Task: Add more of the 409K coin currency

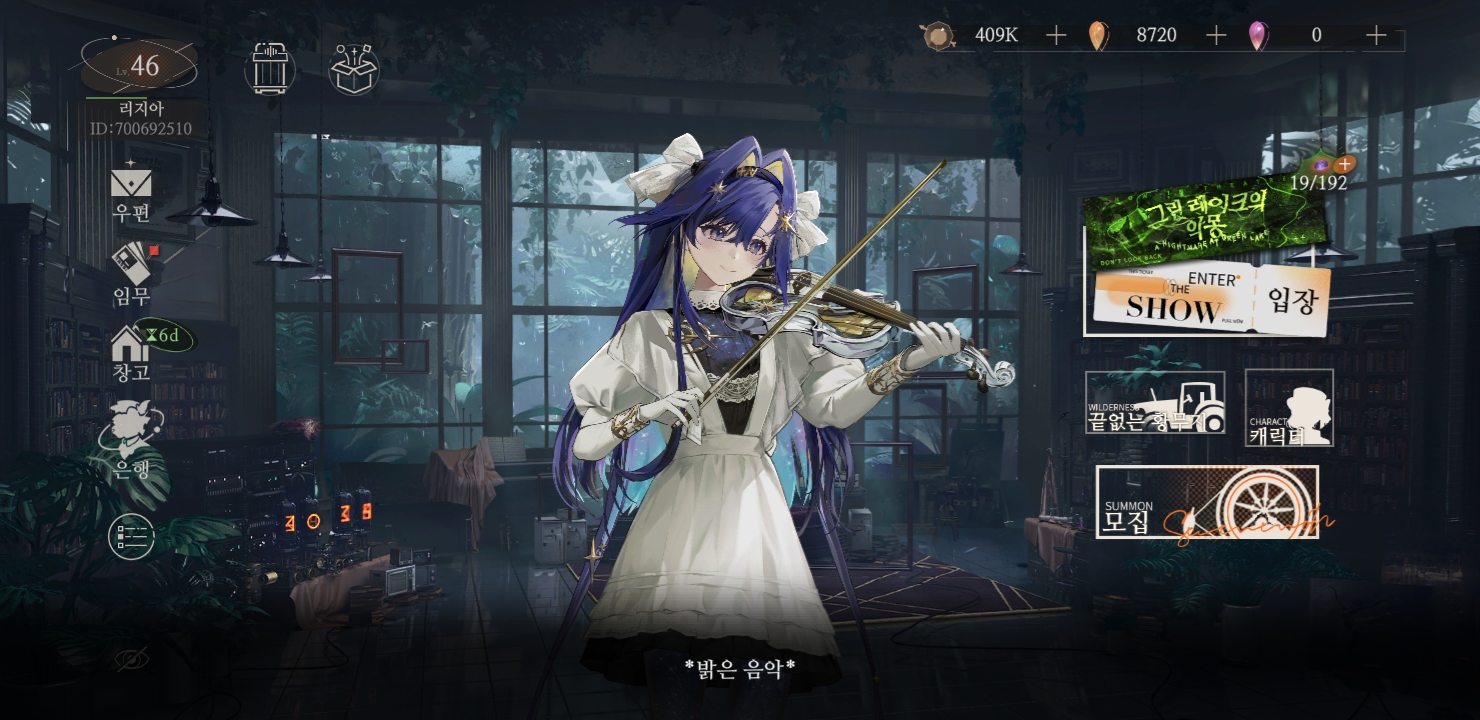Action: pyautogui.click(x=1056, y=36)
